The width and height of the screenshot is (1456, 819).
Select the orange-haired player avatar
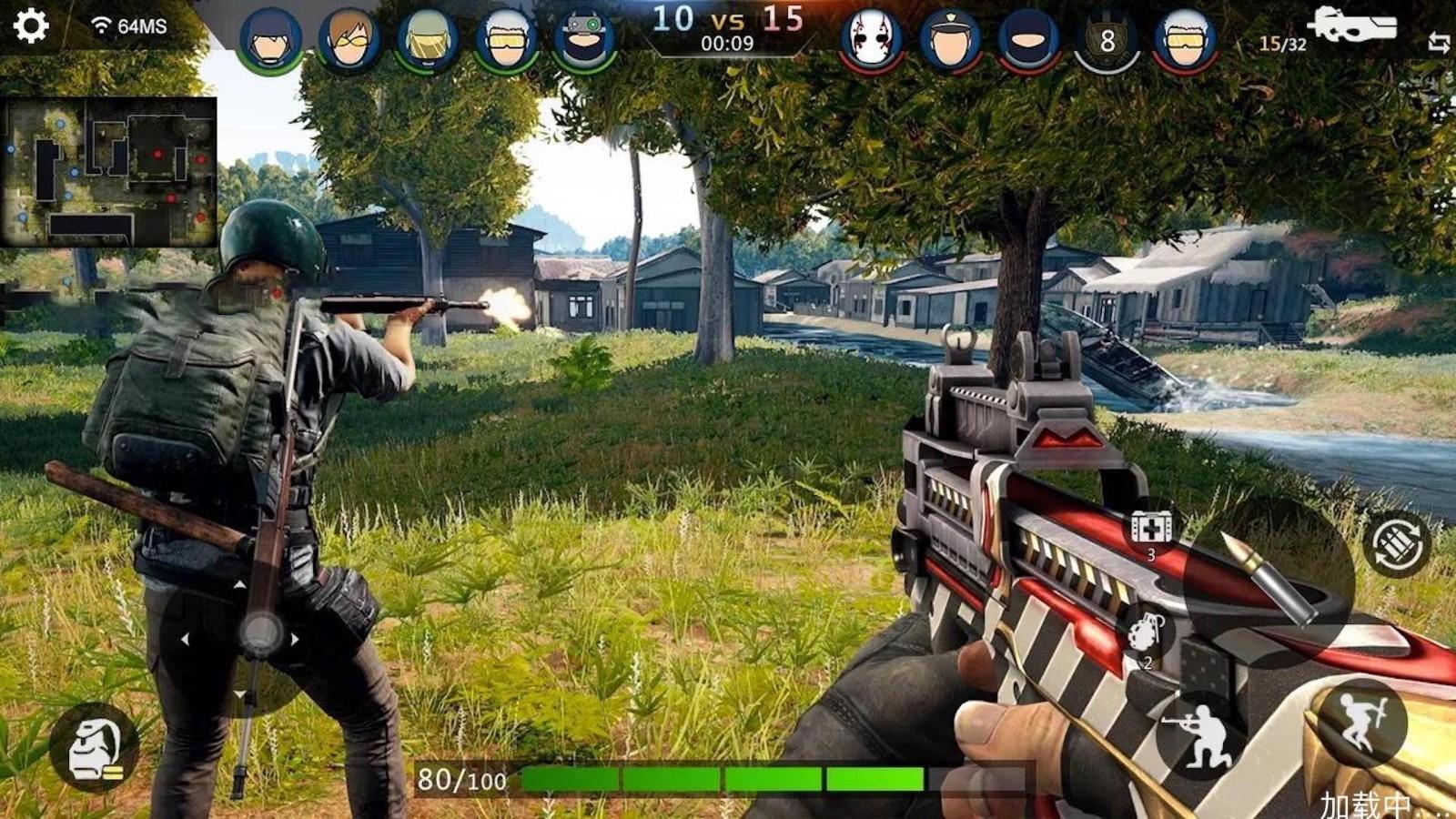[349, 40]
